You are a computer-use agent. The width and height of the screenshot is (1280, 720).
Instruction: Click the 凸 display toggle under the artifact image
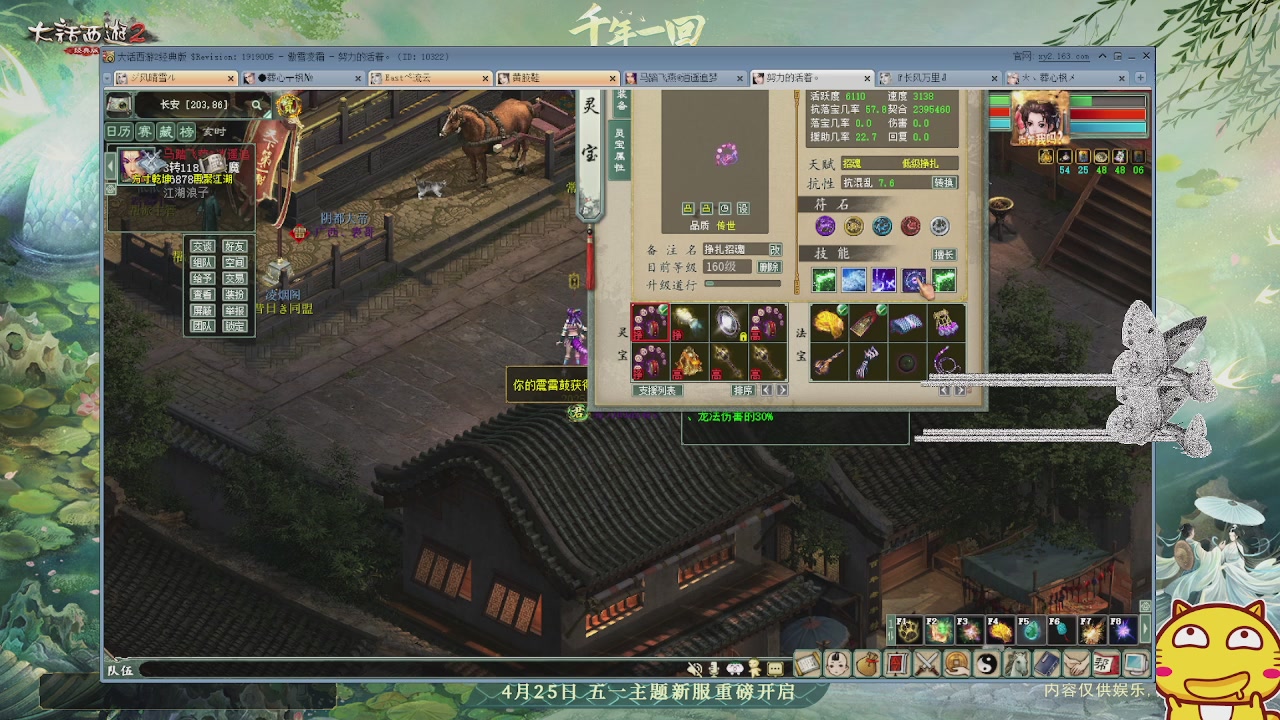tap(688, 208)
